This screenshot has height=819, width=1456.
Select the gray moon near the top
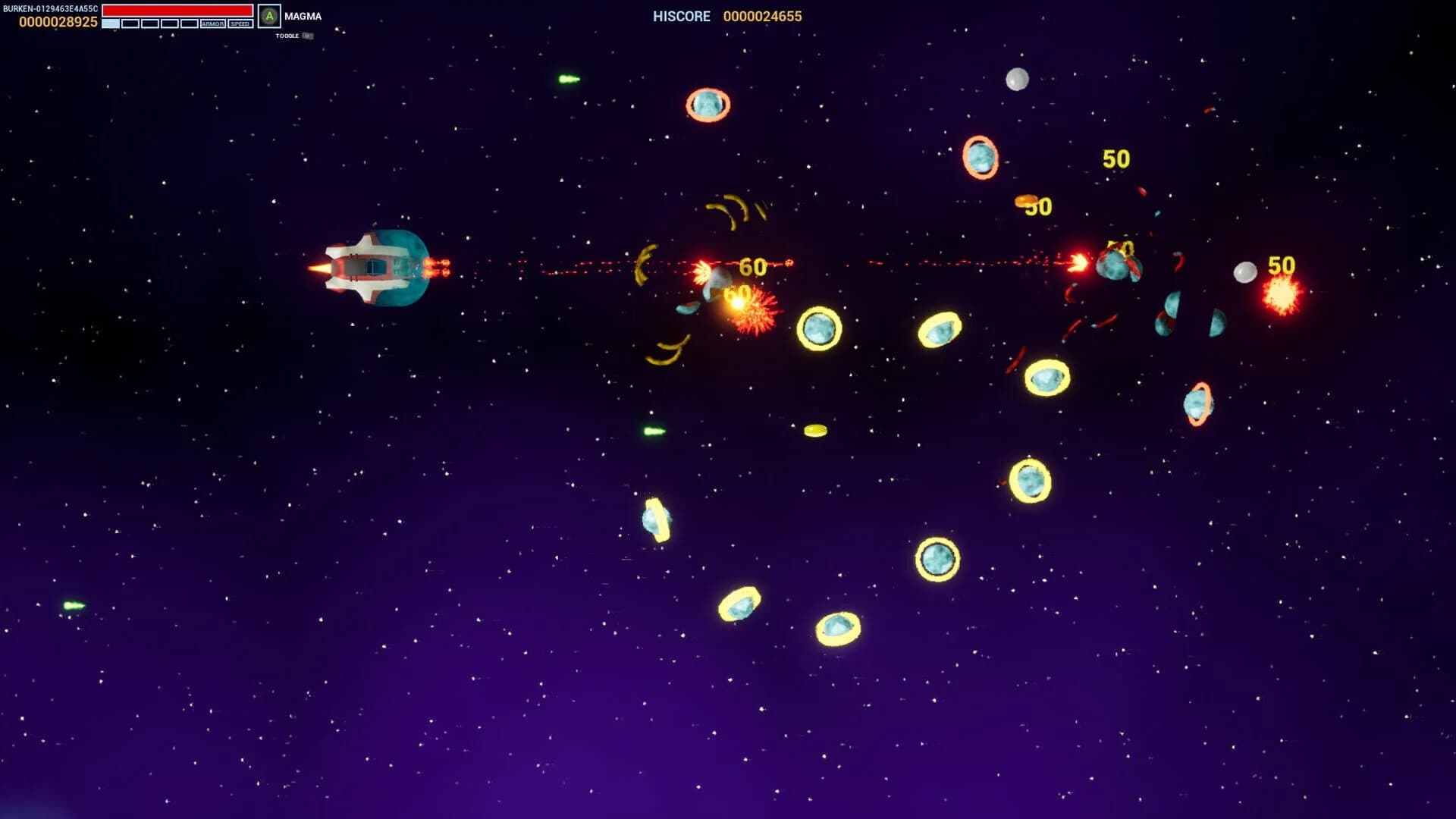coord(1017,79)
